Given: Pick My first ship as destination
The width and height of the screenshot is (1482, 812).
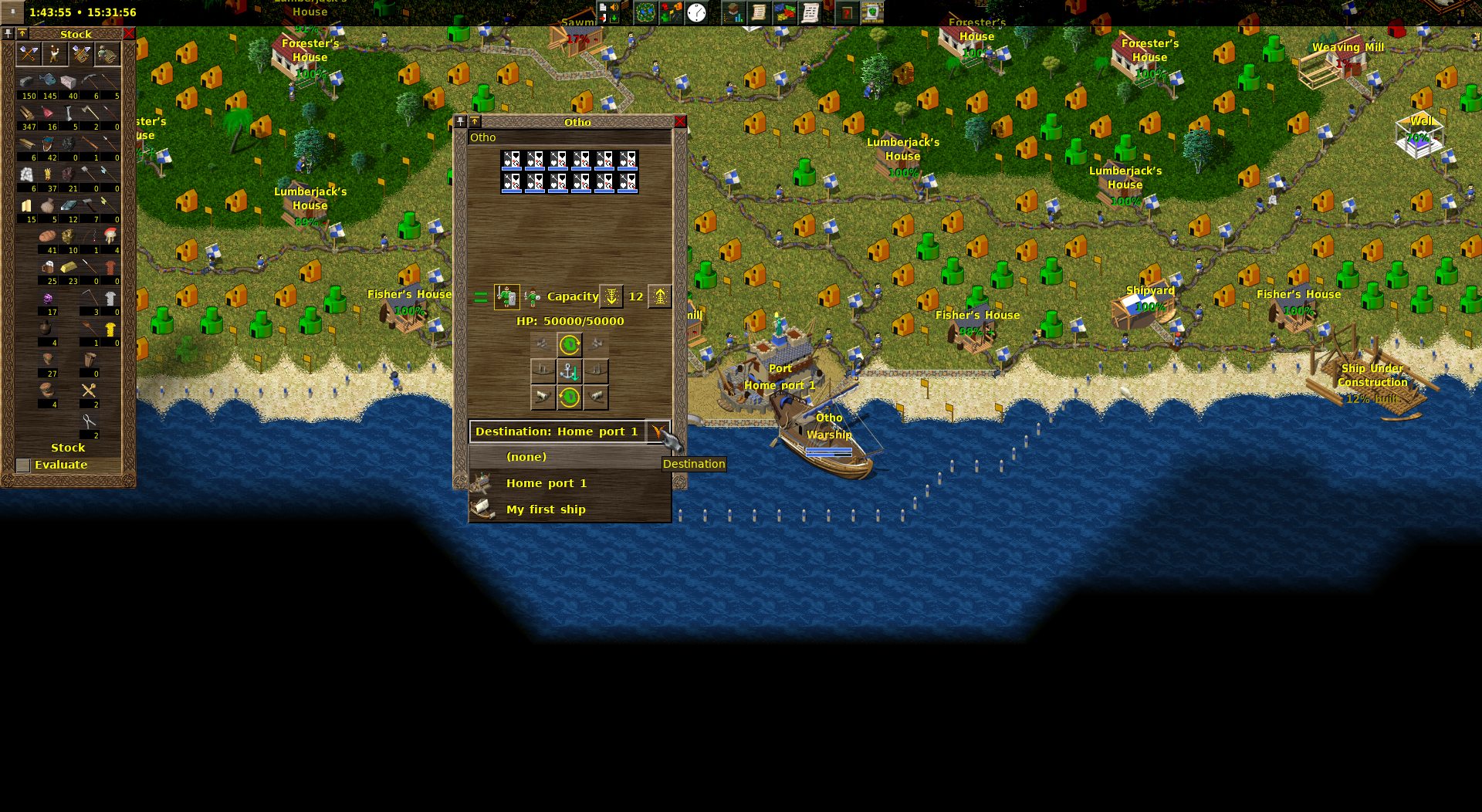Looking at the screenshot, I should click(x=546, y=509).
